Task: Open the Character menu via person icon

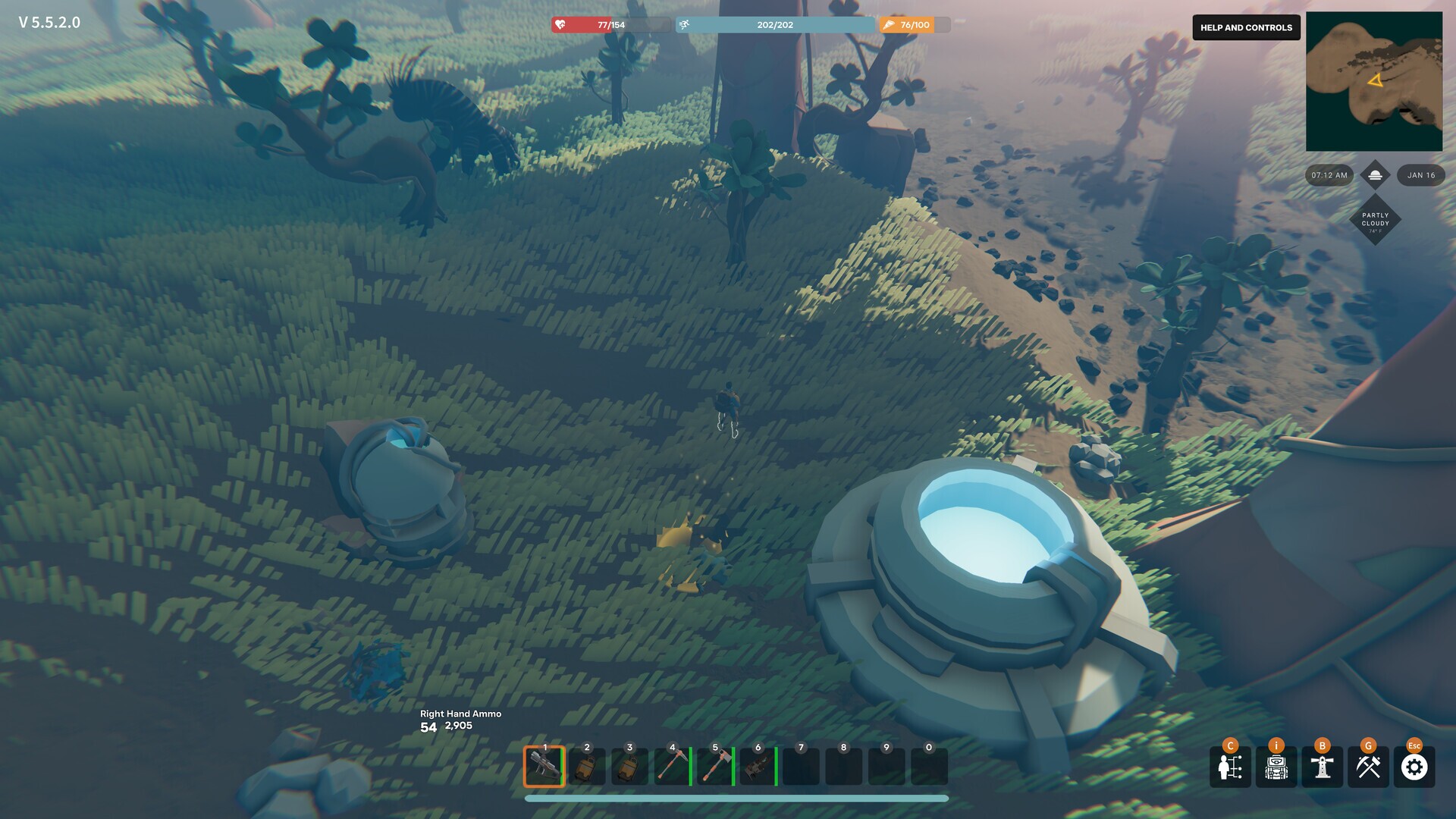Action: click(x=1229, y=769)
